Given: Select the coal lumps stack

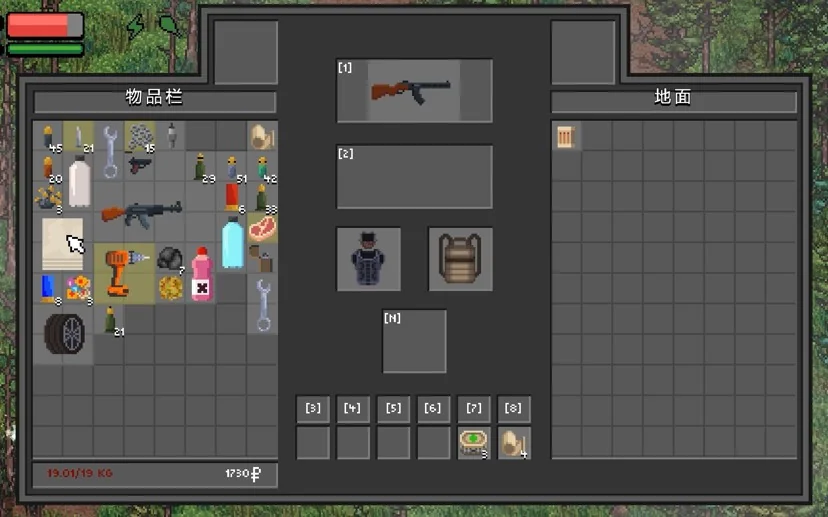Looking at the screenshot, I should click(x=170, y=258).
